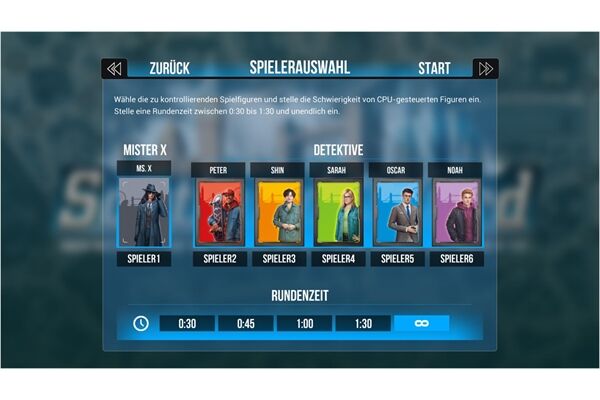This screenshot has width=600, height=400.
Task: Toggle the Spieler4 player slot
Action: 338,259
